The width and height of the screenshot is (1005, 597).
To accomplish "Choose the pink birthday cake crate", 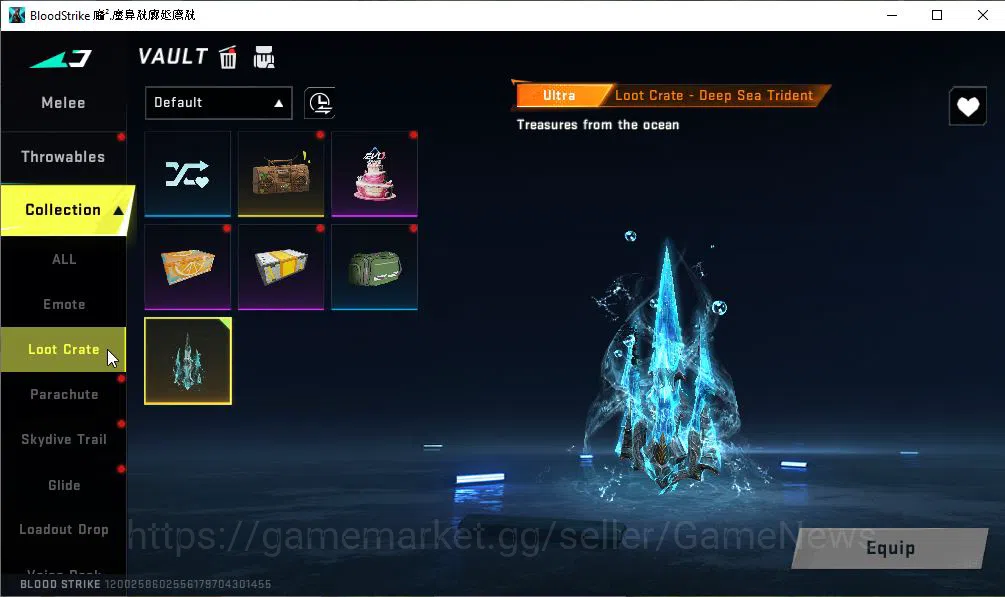I will (374, 173).
